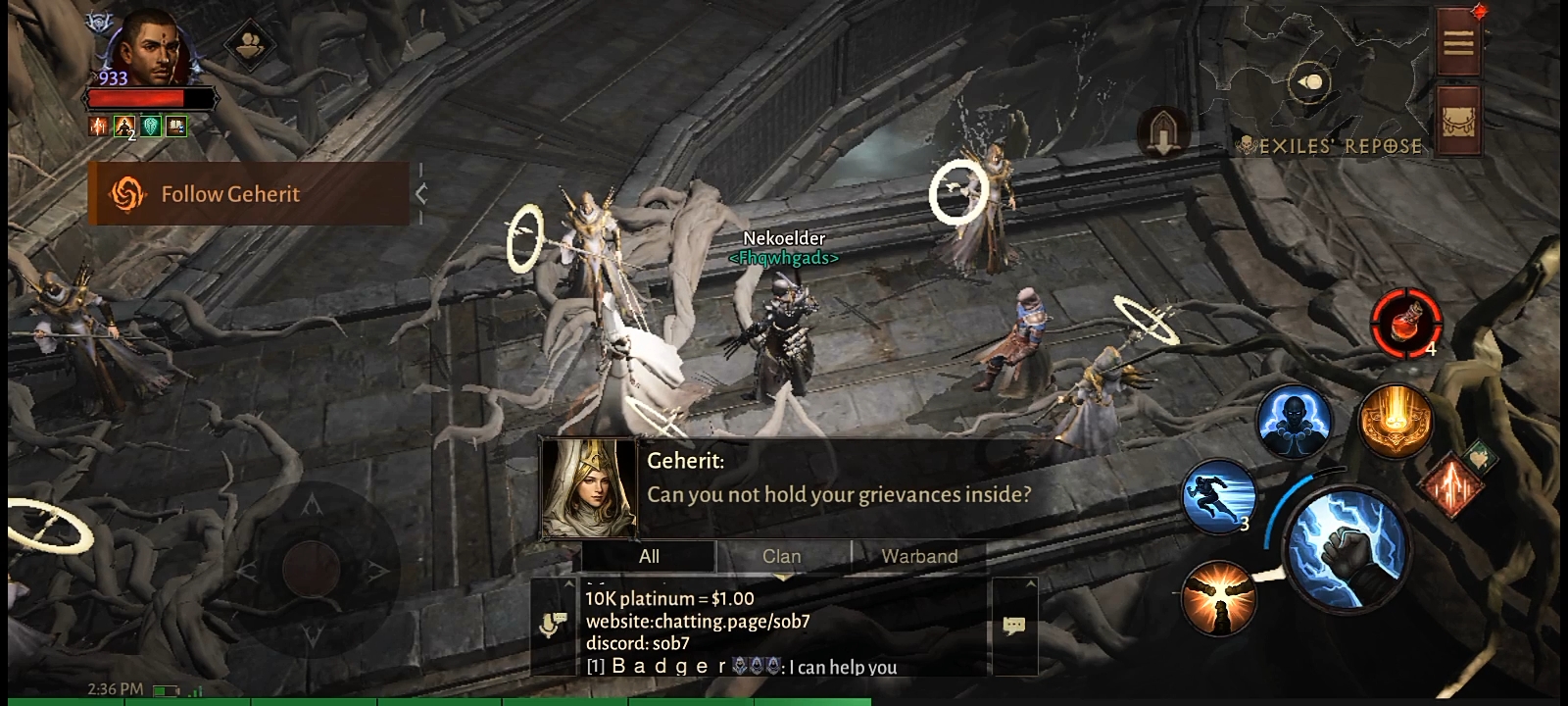Screen dimensions: 1568x706
Task: Activate the golden glowing palm skill
Action: [x=1396, y=420]
